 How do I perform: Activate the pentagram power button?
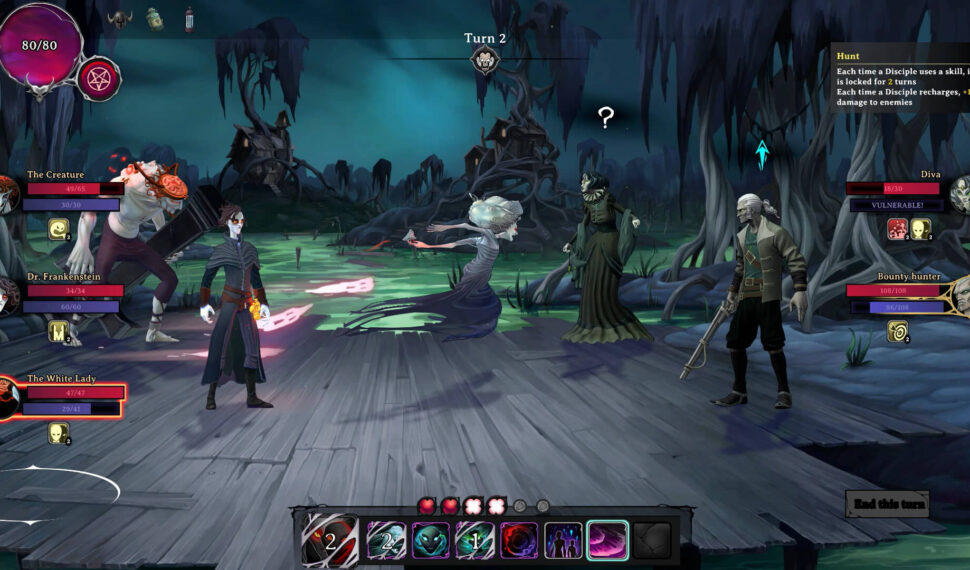pyautogui.click(x=99, y=79)
